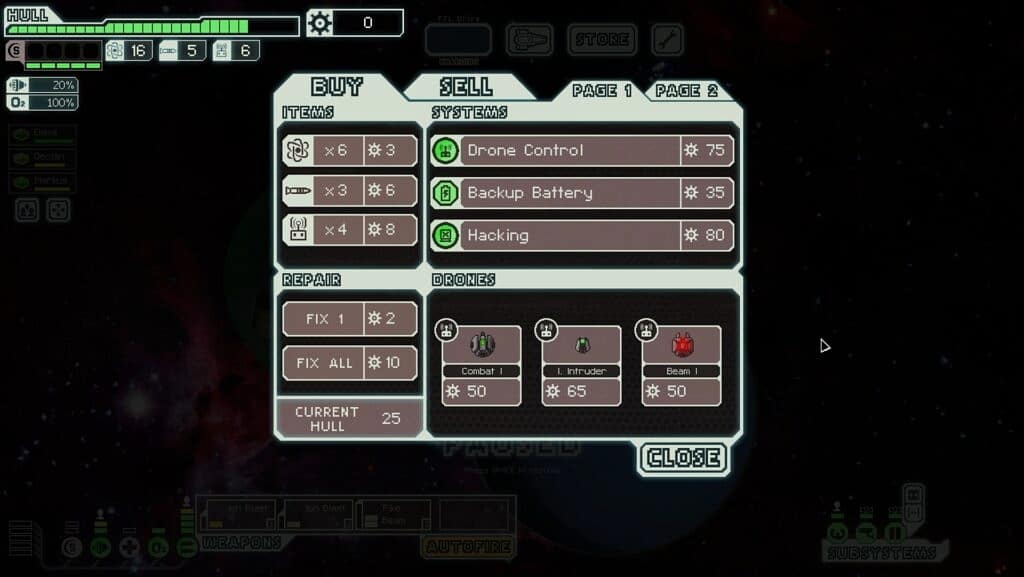
Task: Open the wrench options button
Action: (667, 40)
